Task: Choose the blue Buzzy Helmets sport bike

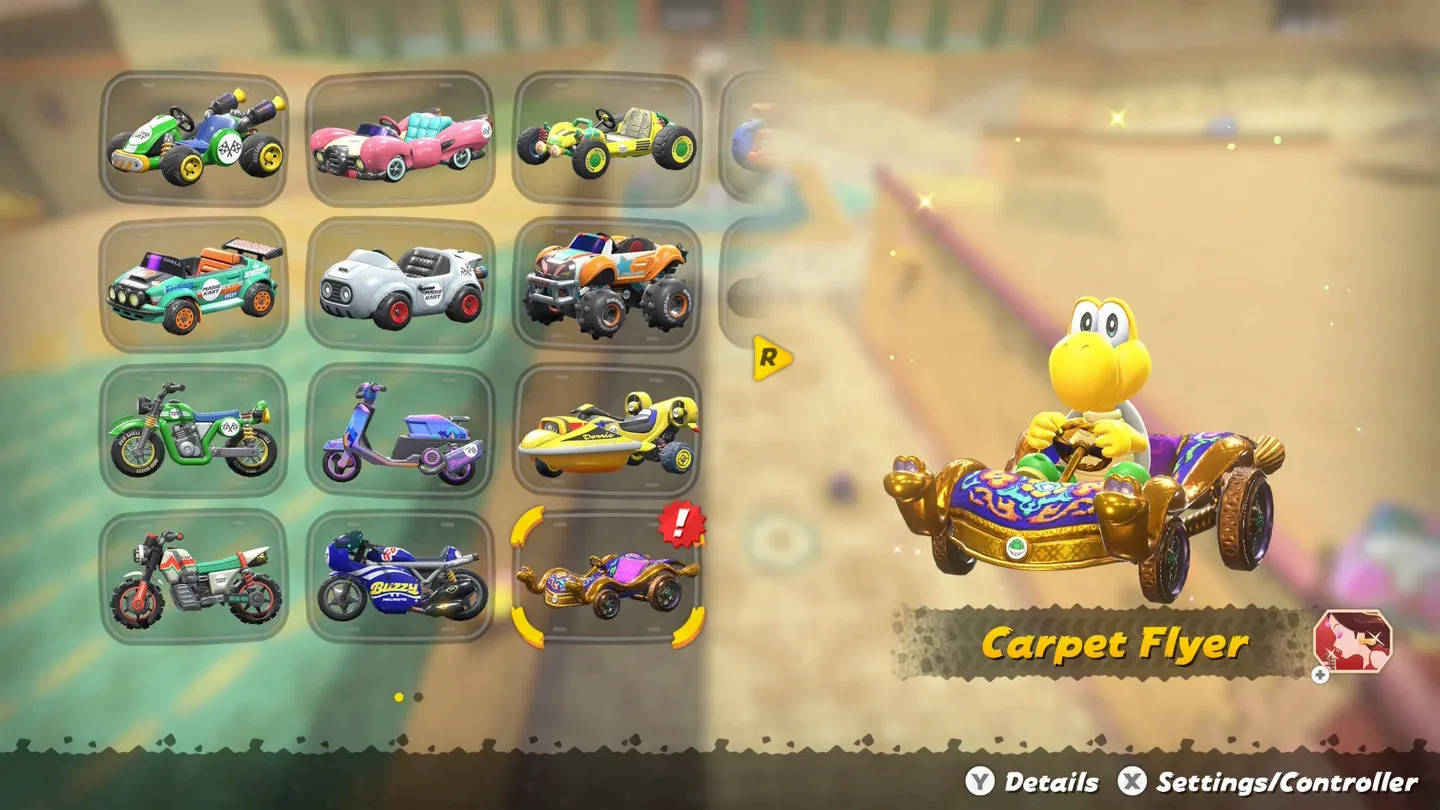Action: coord(400,573)
